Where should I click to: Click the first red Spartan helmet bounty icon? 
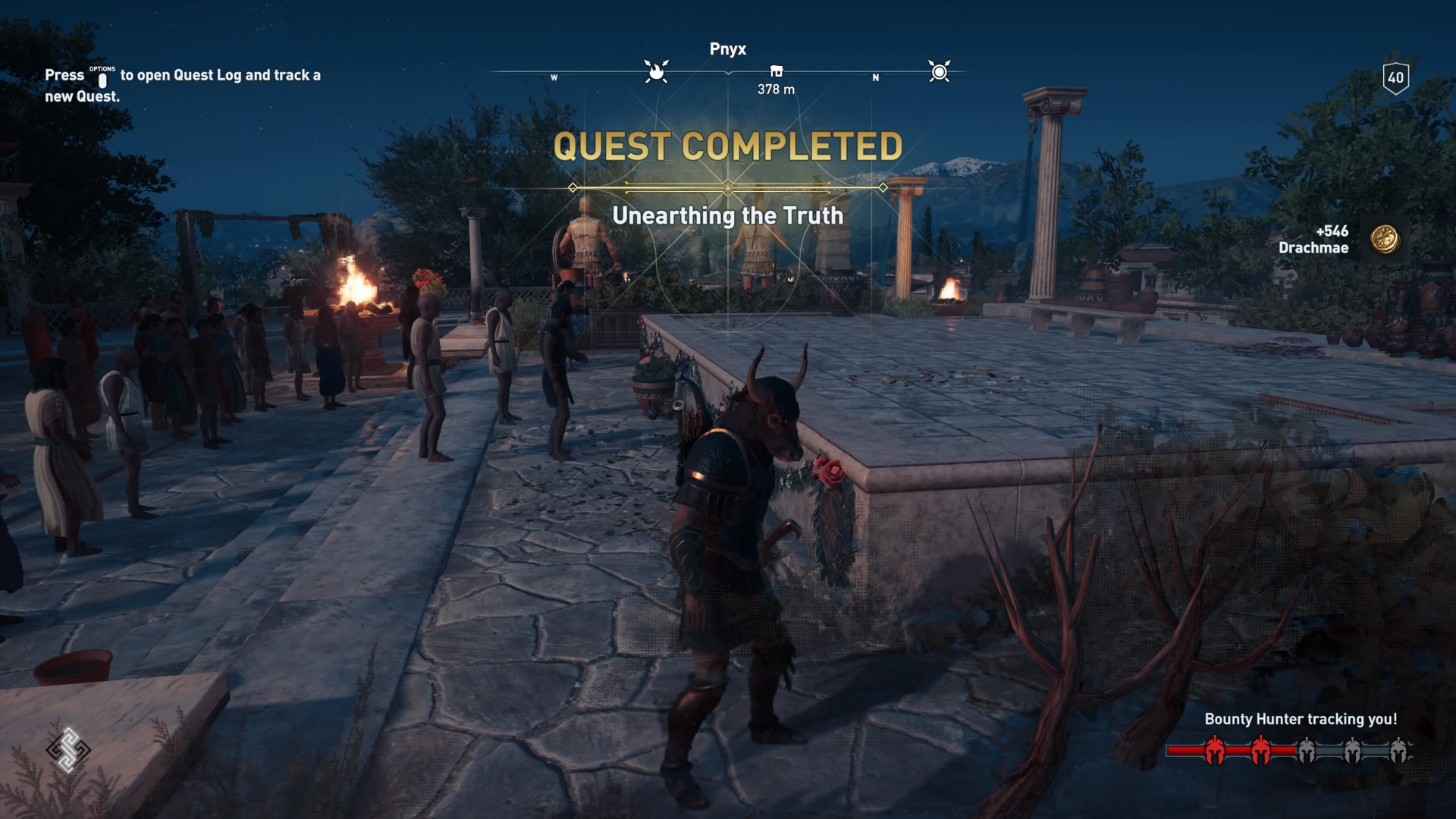(x=1215, y=751)
